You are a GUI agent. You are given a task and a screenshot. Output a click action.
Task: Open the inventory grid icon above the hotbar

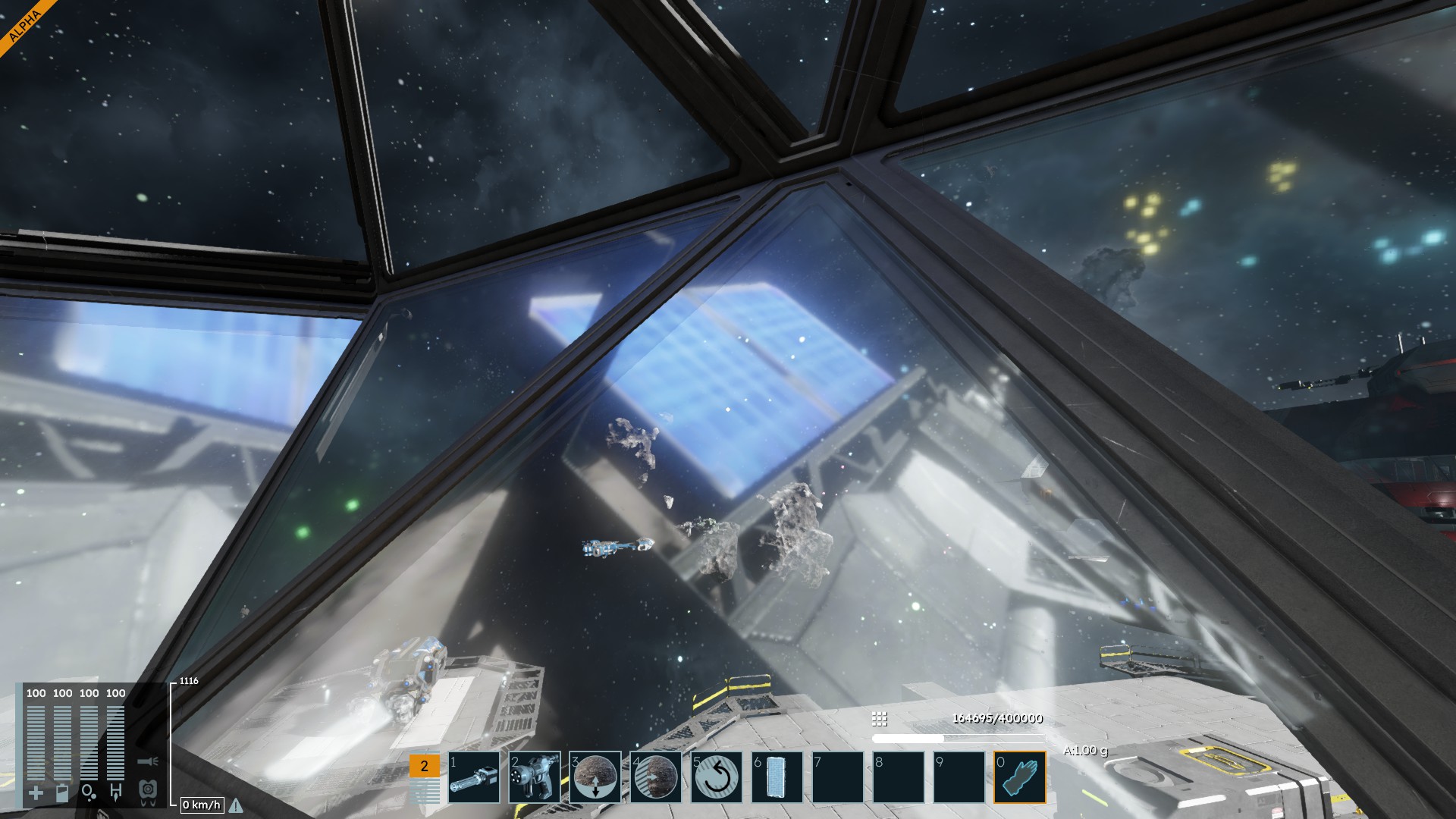(880, 718)
